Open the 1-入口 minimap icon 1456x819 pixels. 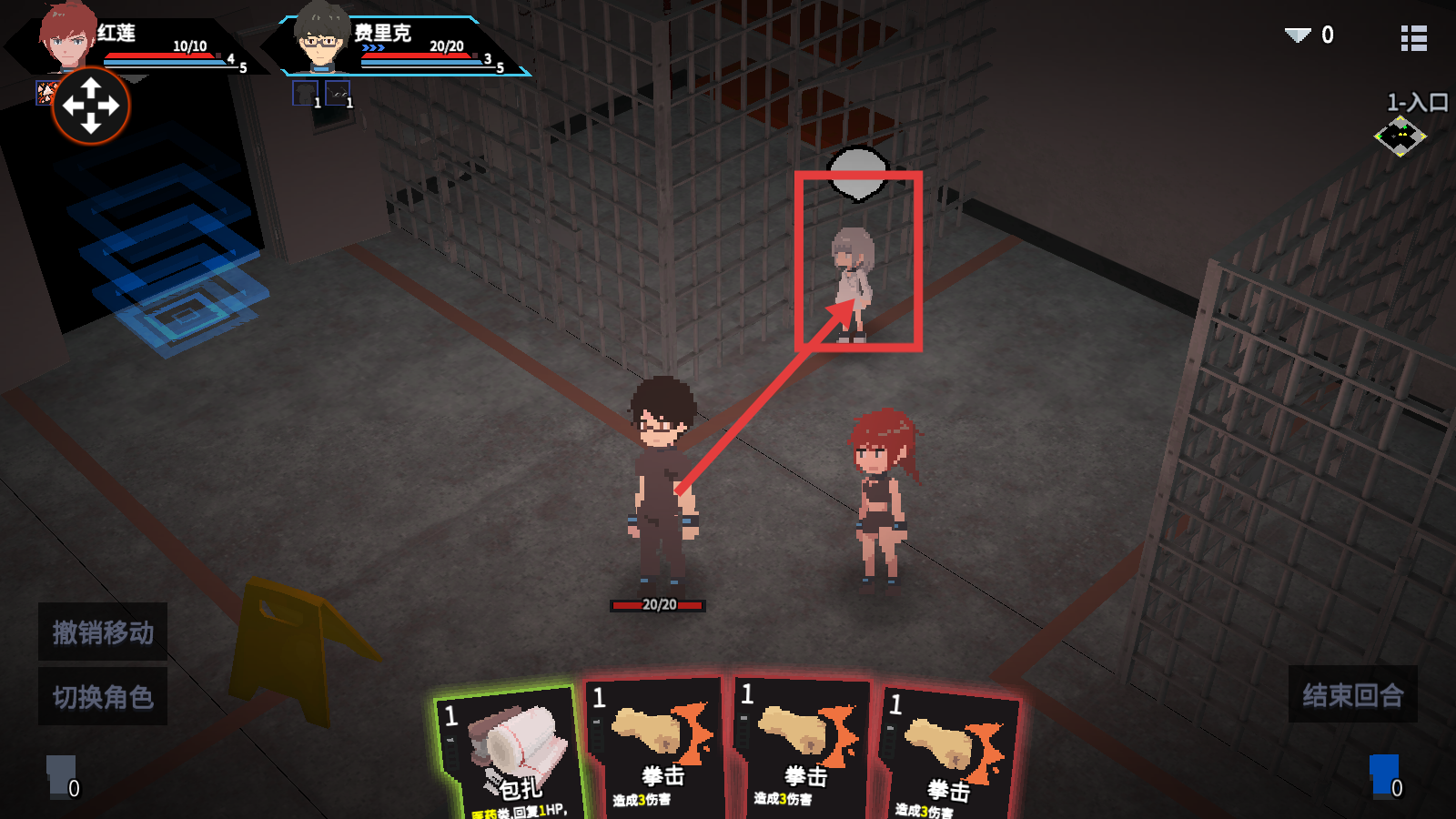(1400, 136)
